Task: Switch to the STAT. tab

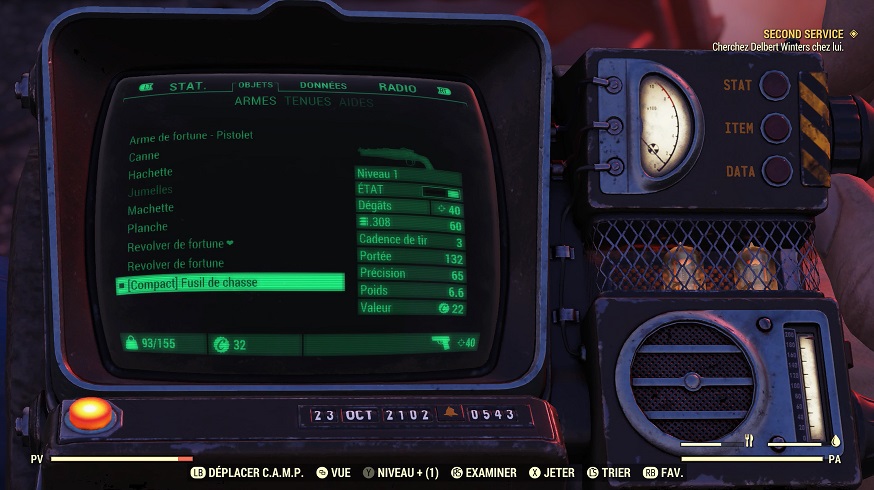Action: click(187, 87)
